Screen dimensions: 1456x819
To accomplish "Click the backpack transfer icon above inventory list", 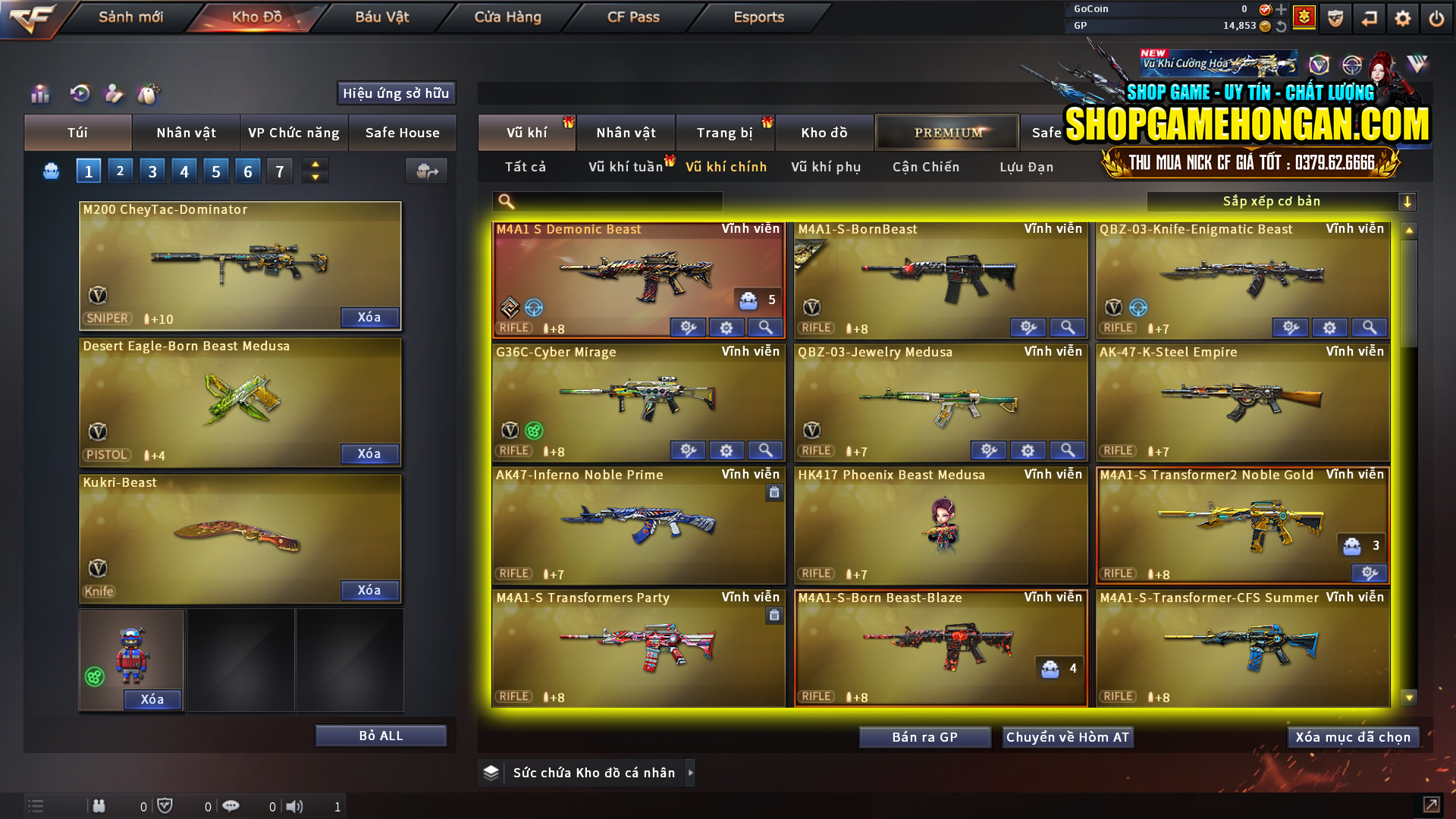I will (426, 171).
